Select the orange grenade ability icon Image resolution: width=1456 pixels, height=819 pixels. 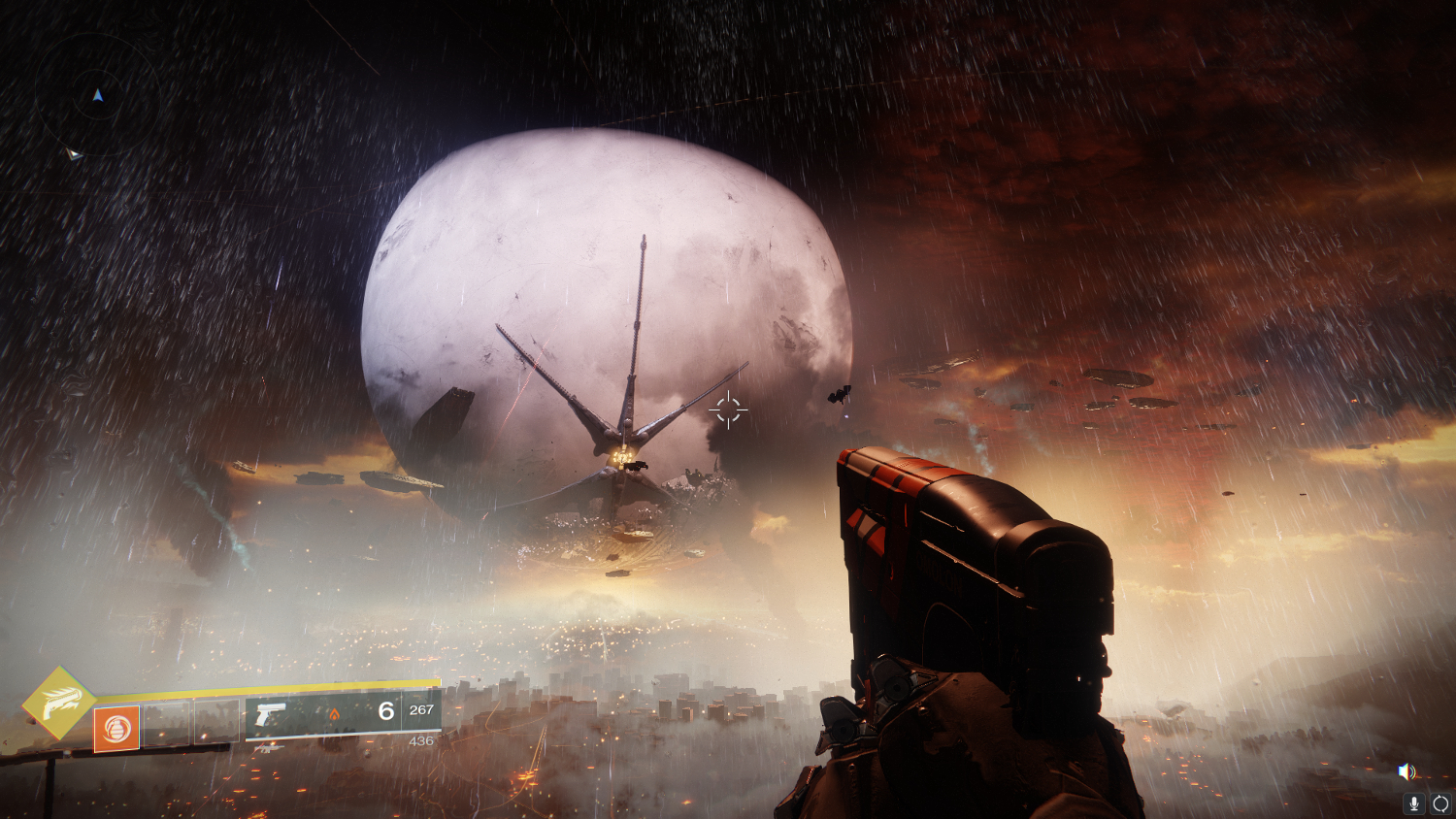pos(116,728)
